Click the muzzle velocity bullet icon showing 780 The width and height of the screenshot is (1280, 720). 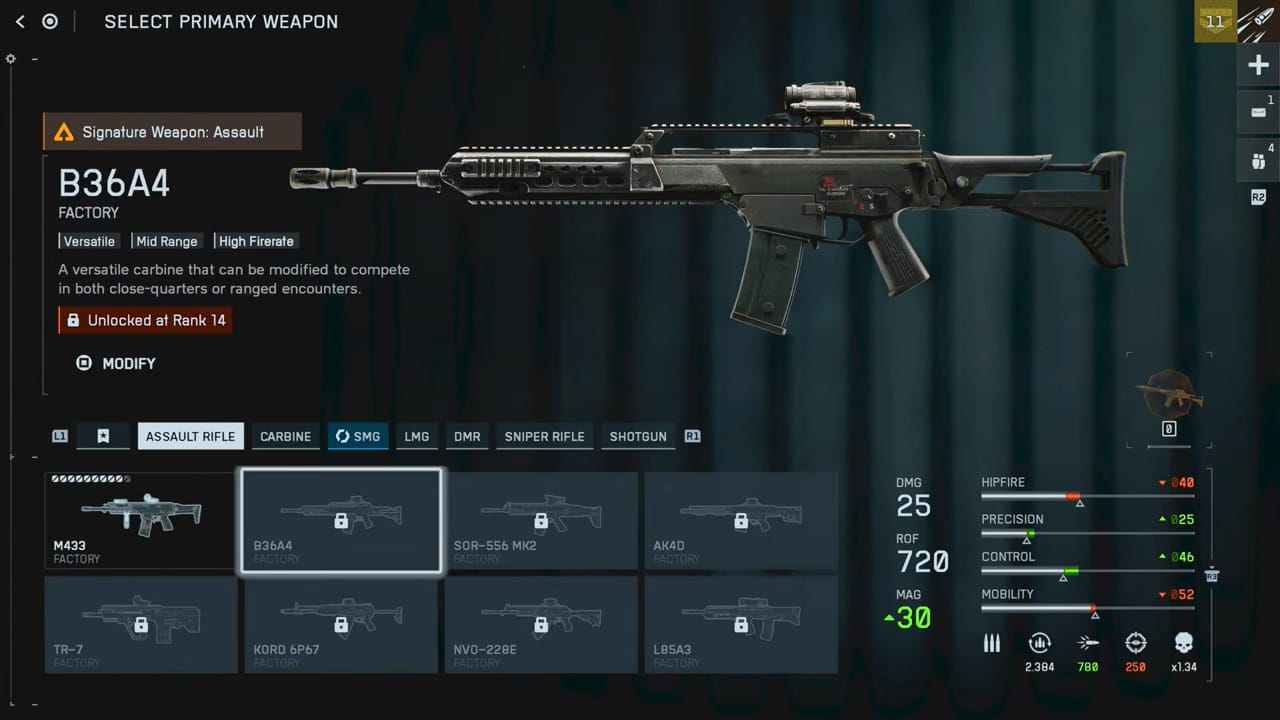click(1088, 643)
